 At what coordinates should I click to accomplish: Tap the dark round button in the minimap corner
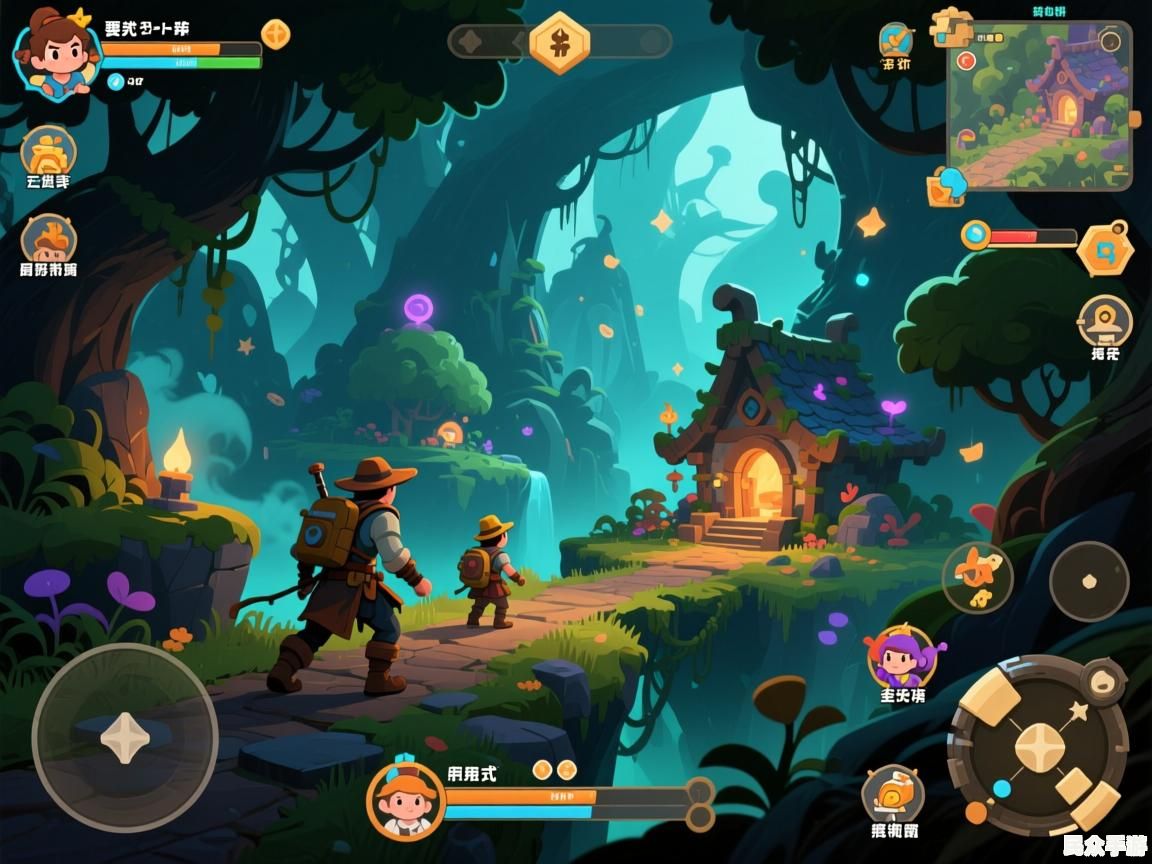point(1109,41)
